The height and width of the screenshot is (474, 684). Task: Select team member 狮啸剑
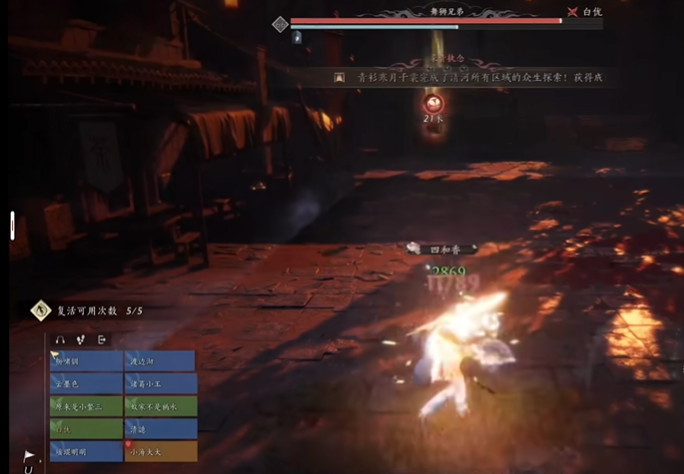tap(86, 361)
